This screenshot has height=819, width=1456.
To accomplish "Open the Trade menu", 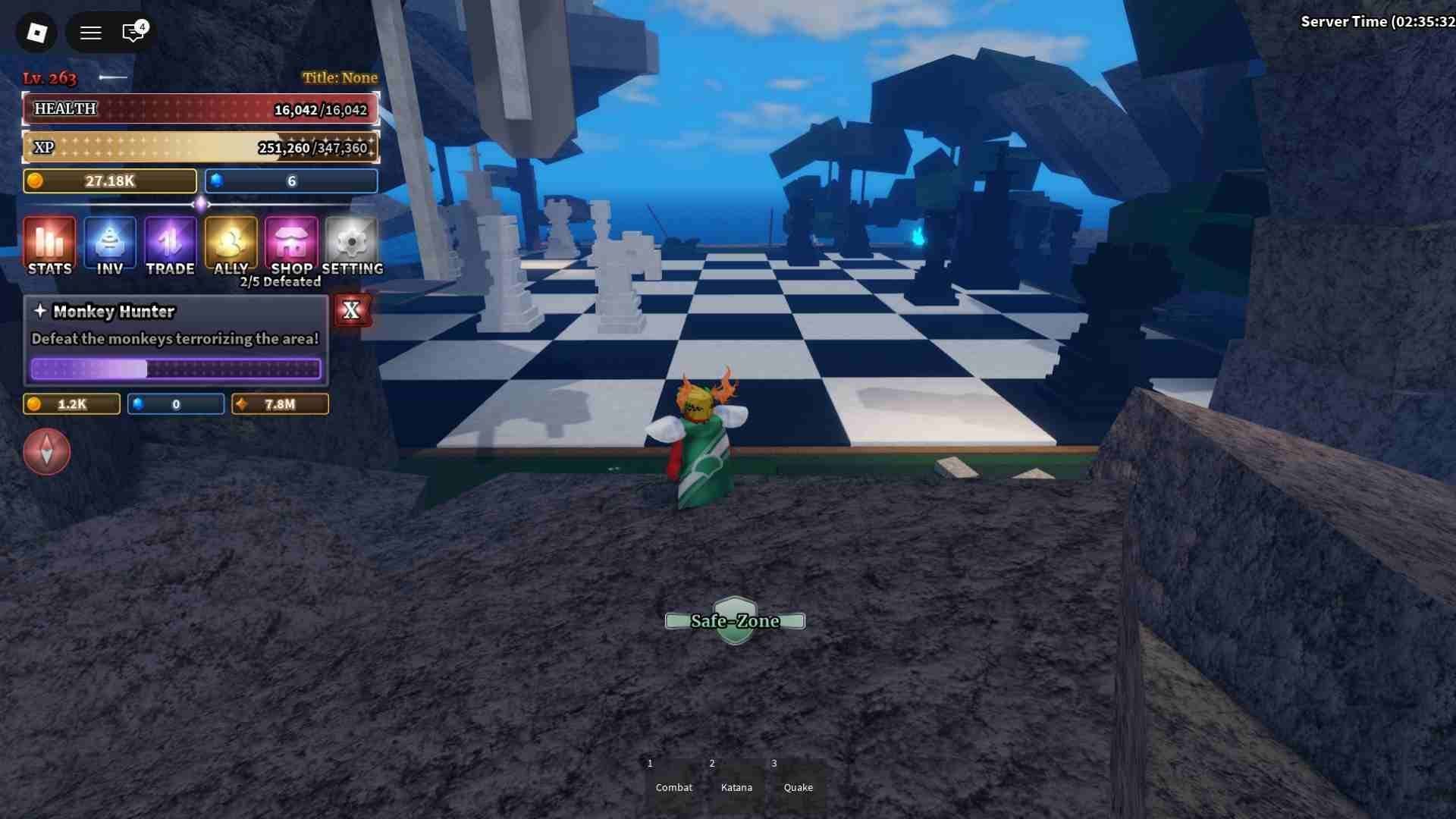I will coord(170,245).
